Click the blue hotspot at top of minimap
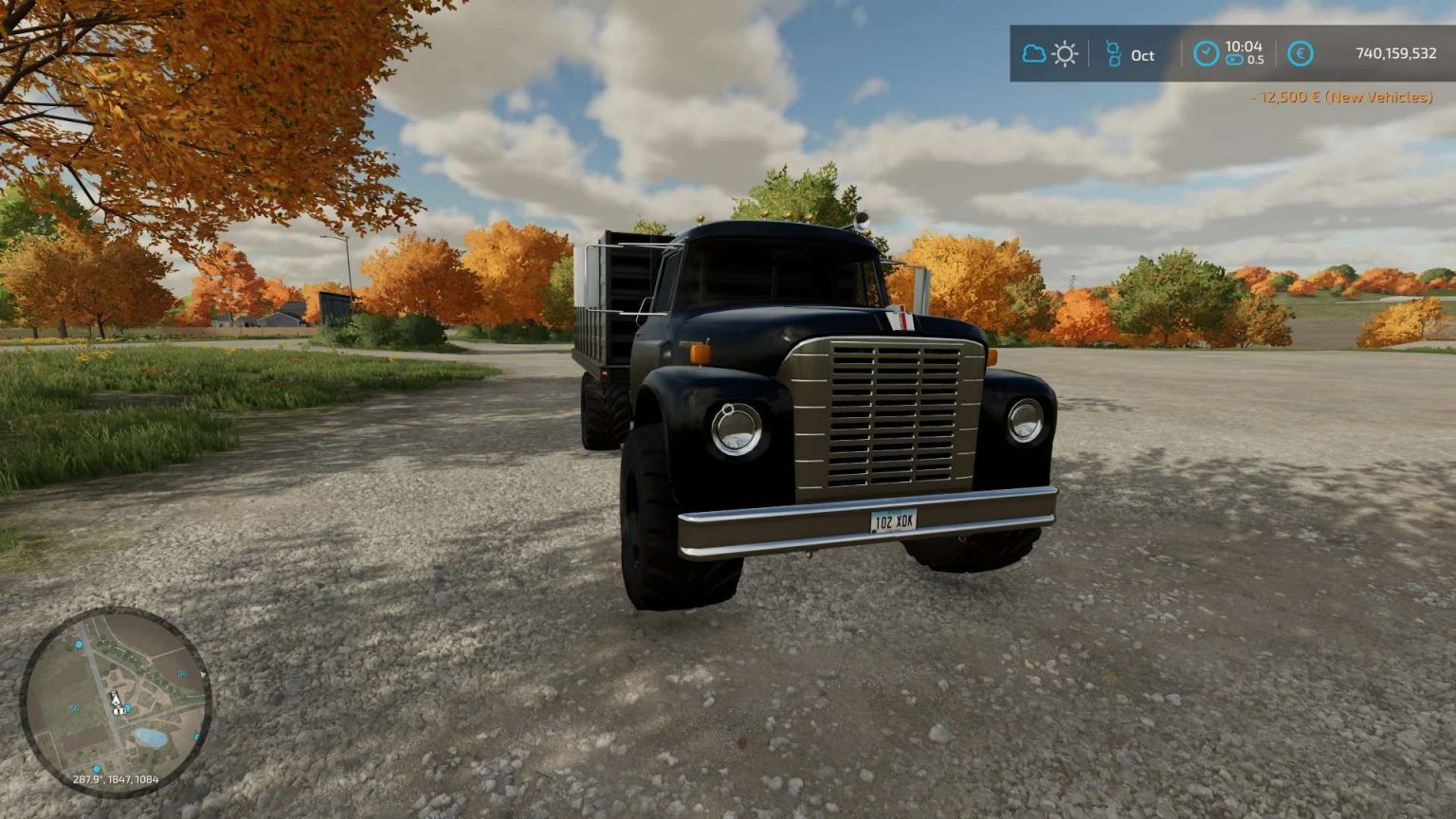The width and height of the screenshot is (1456, 819). pos(78,644)
